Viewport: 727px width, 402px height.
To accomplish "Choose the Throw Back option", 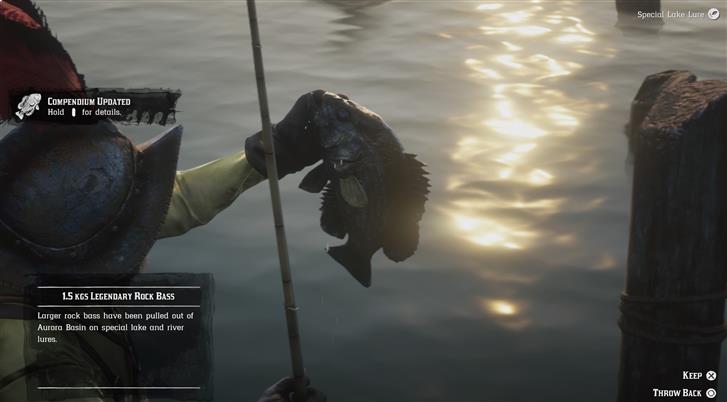I will (x=685, y=393).
